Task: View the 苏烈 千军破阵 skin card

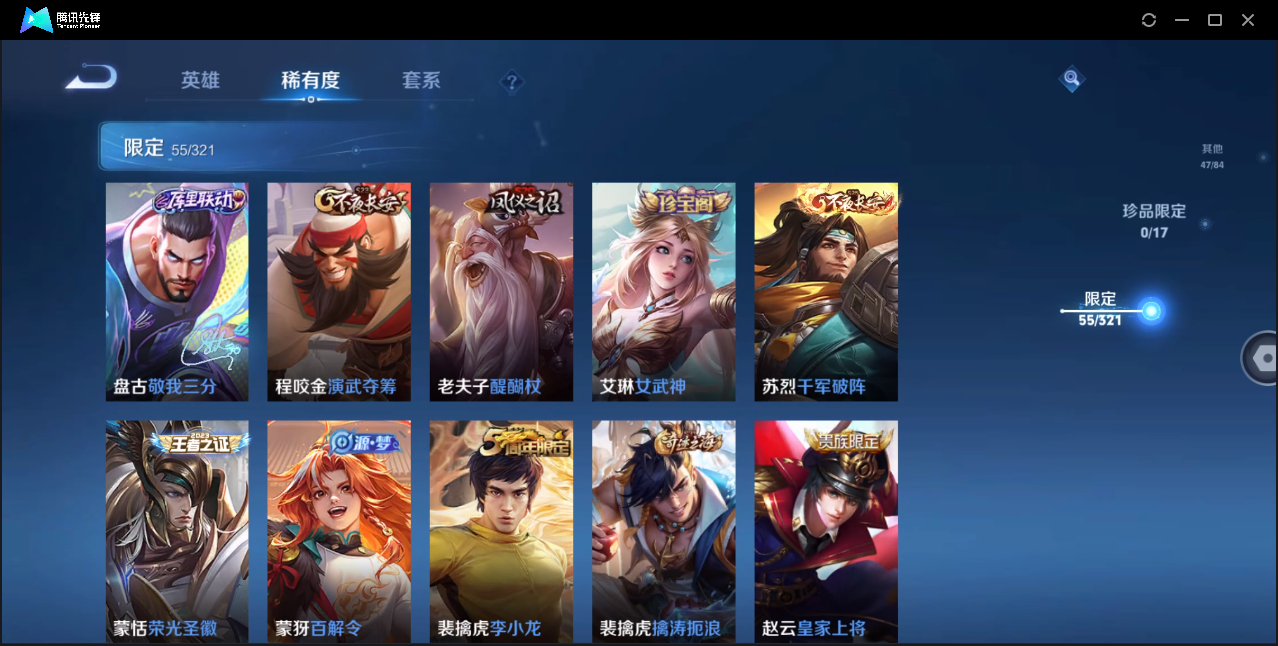Action: click(825, 292)
